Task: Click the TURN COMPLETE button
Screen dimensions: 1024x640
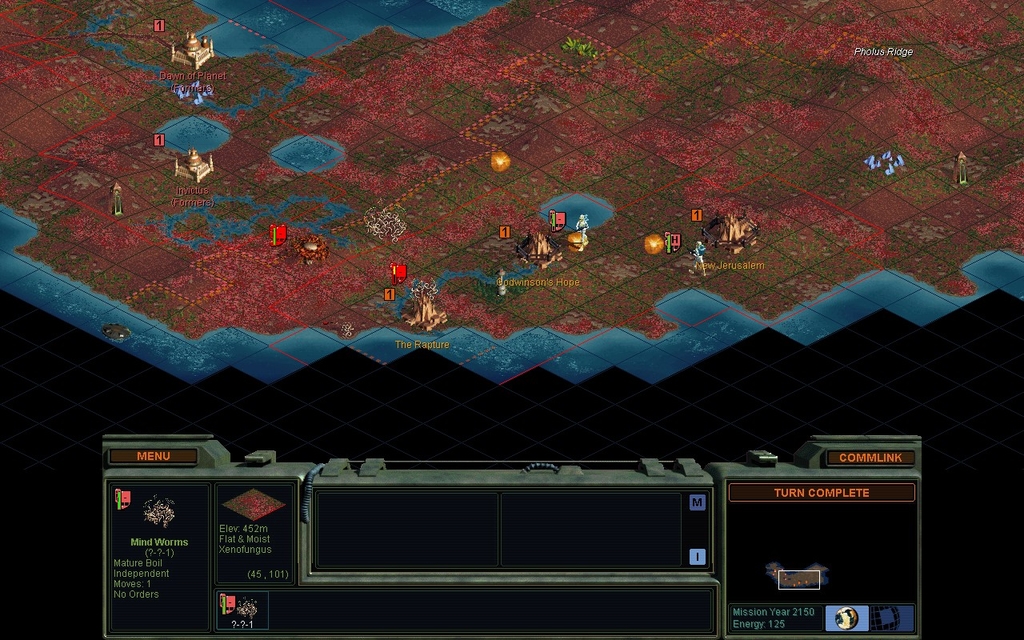Action: [x=821, y=493]
